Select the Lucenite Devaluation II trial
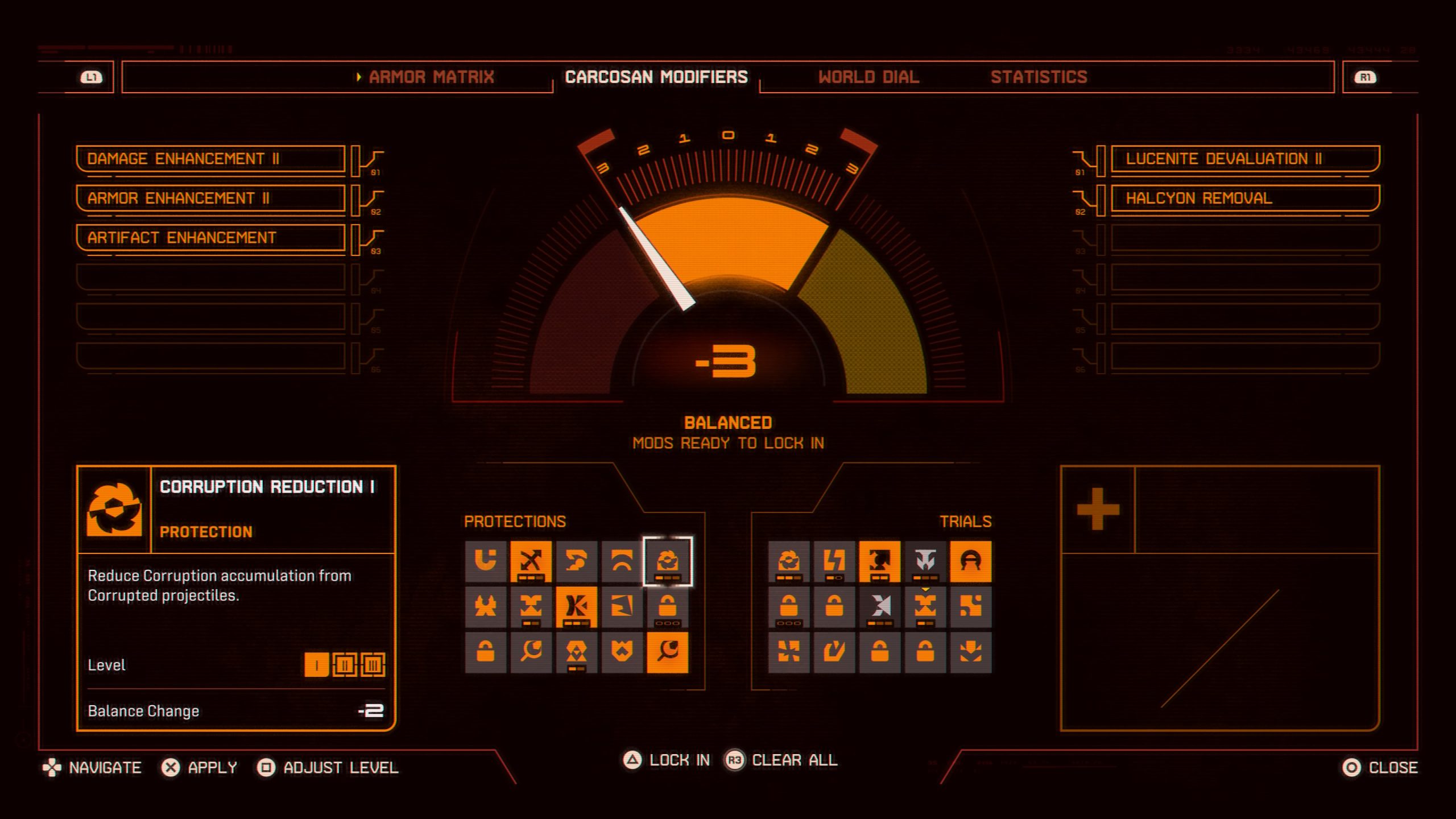Screen dimensions: 1456x819 (x=1244, y=159)
